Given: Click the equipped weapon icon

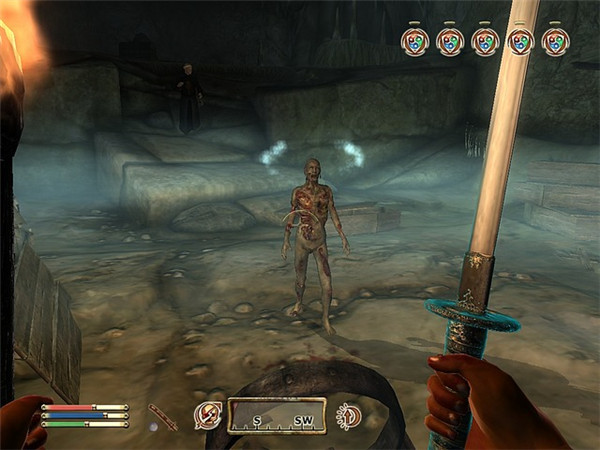Looking at the screenshot, I should pyautogui.click(x=162, y=416).
